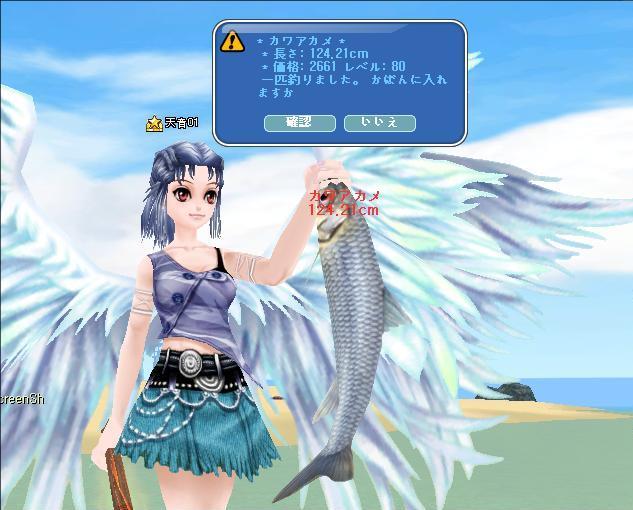Decline with the いいえ button

[379, 123]
